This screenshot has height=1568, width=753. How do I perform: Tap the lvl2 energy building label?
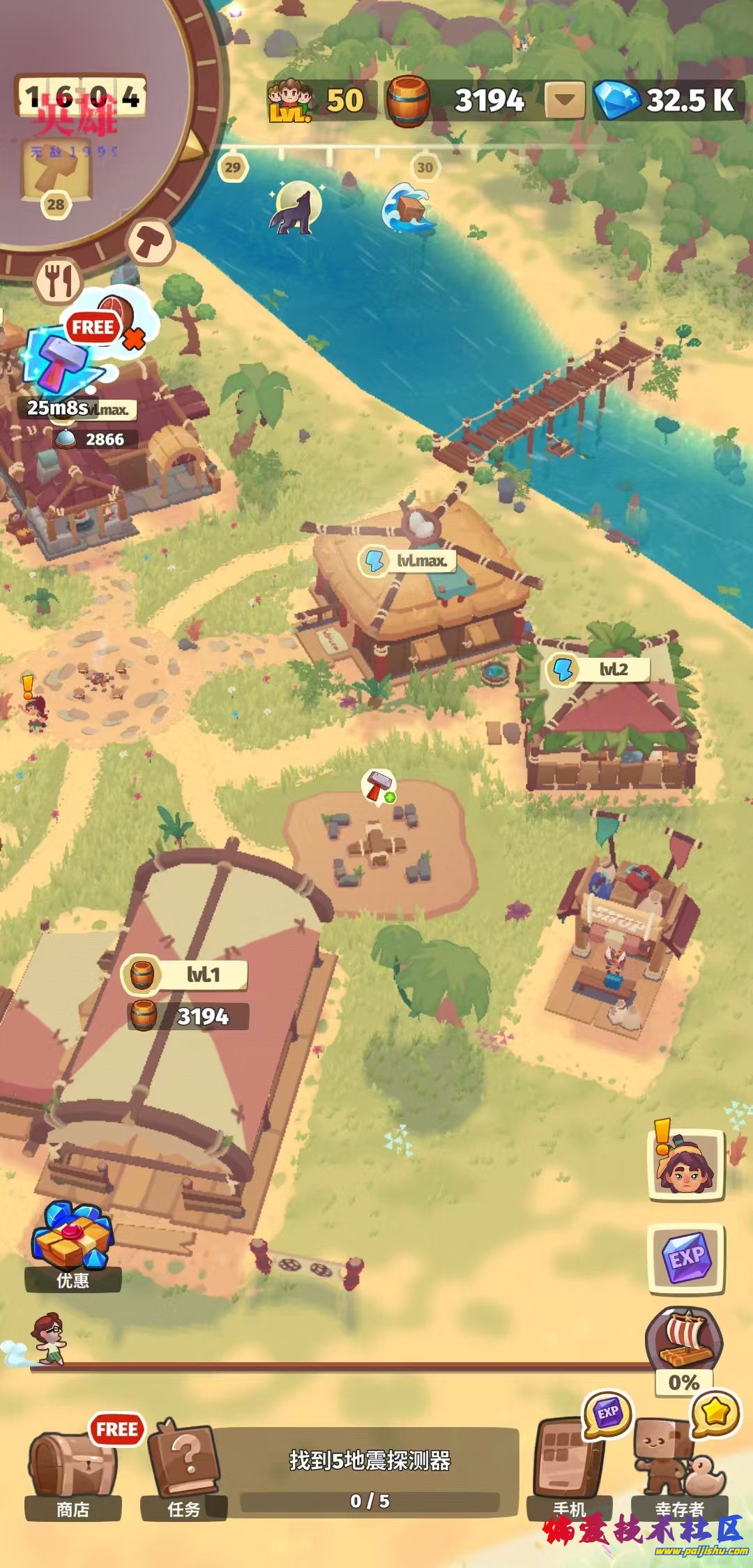(598, 670)
